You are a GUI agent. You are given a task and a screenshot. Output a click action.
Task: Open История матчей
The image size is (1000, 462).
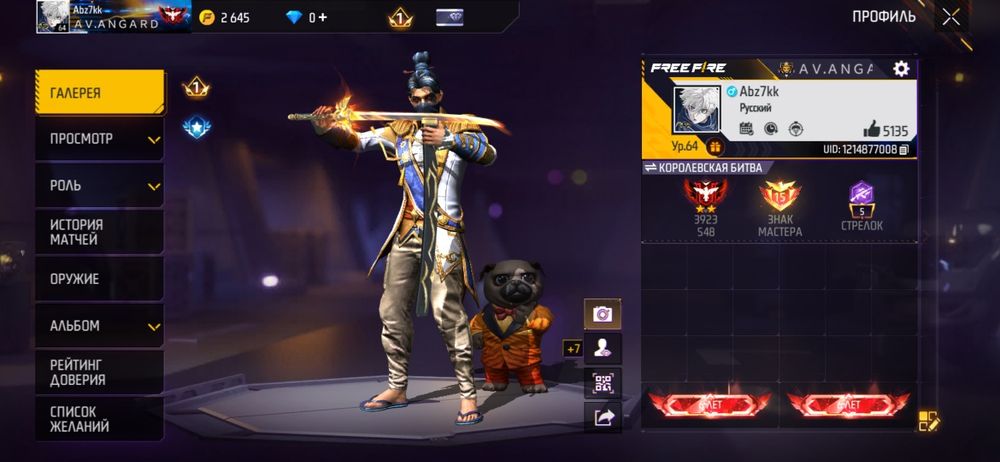click(99, 232)
